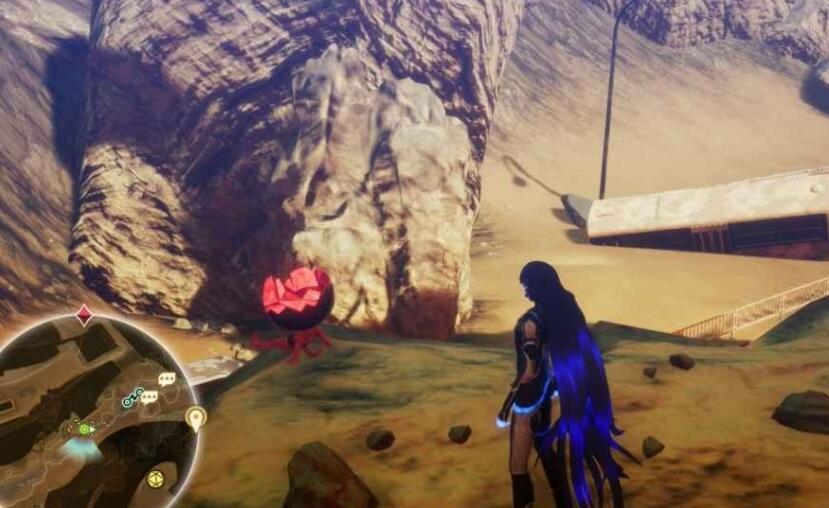Image resolution: width=829 pixels, height=508 pixels.
Task: Click the yellow round marker at the minimap's bottom
Action: point(156,479)
